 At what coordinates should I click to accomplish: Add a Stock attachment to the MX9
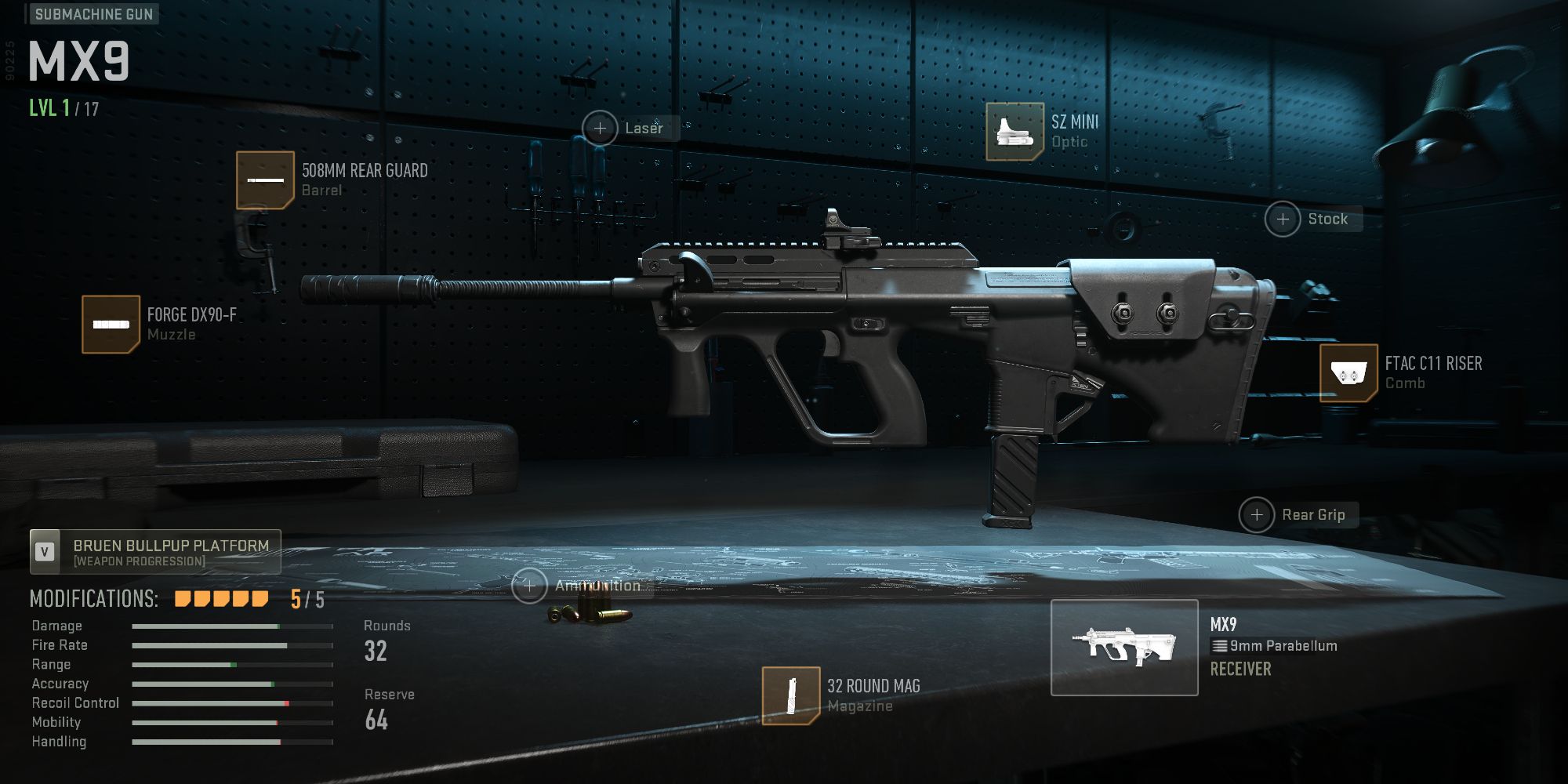1283,219
